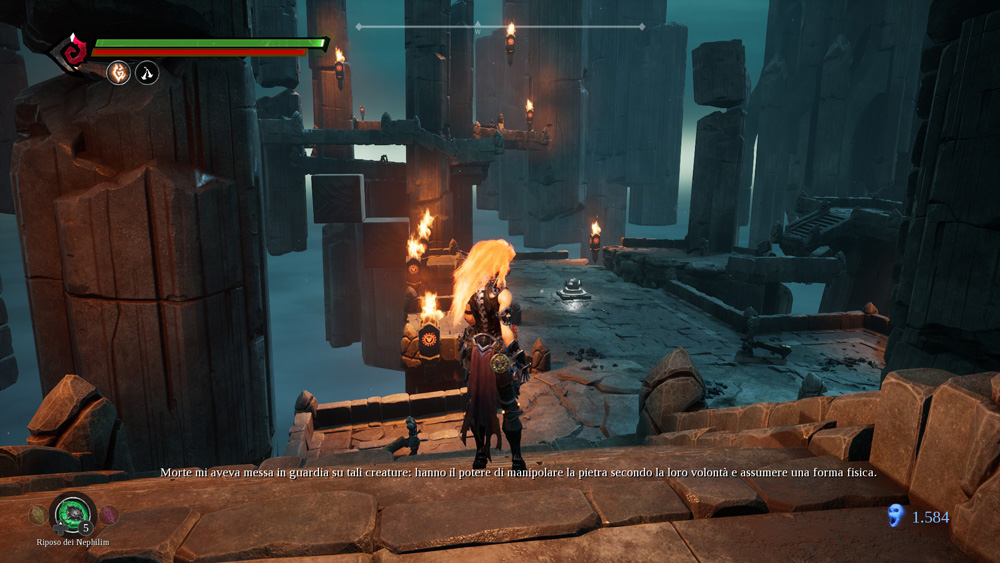Click the Fury spiral emblem portrait

click(71, 50)
